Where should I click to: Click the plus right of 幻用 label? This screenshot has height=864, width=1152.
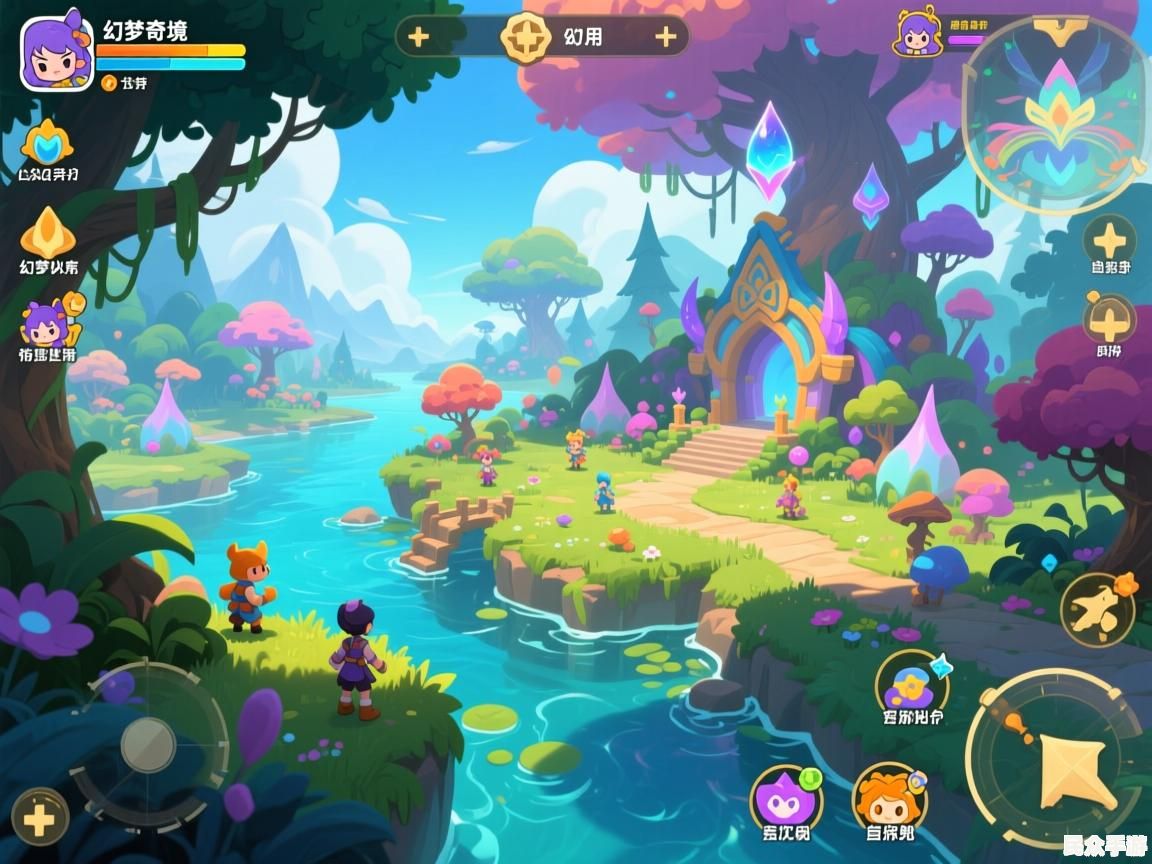[x=665, y=37]
